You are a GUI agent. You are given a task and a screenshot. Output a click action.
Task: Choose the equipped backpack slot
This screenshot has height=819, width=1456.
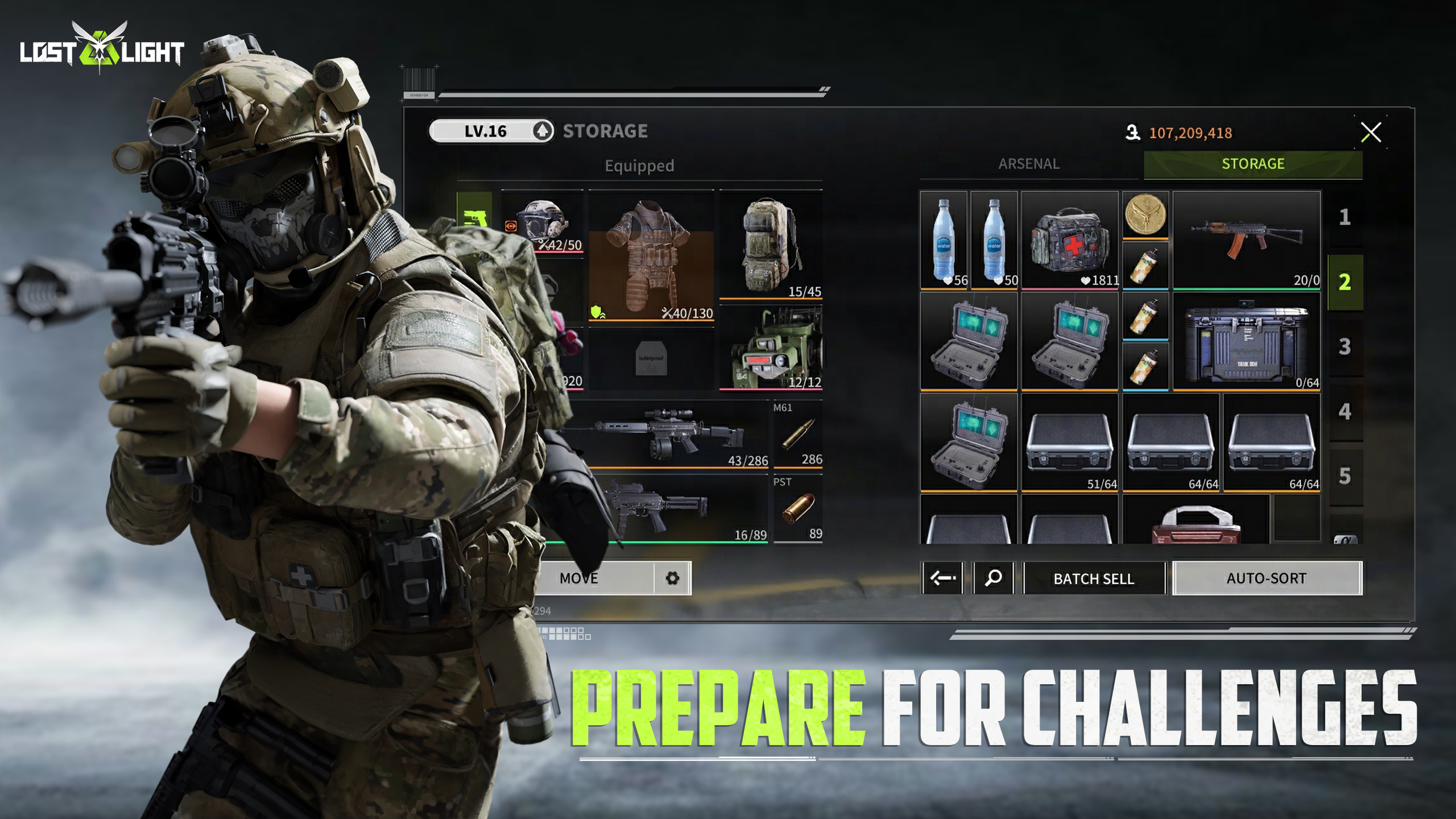[771, 245]
